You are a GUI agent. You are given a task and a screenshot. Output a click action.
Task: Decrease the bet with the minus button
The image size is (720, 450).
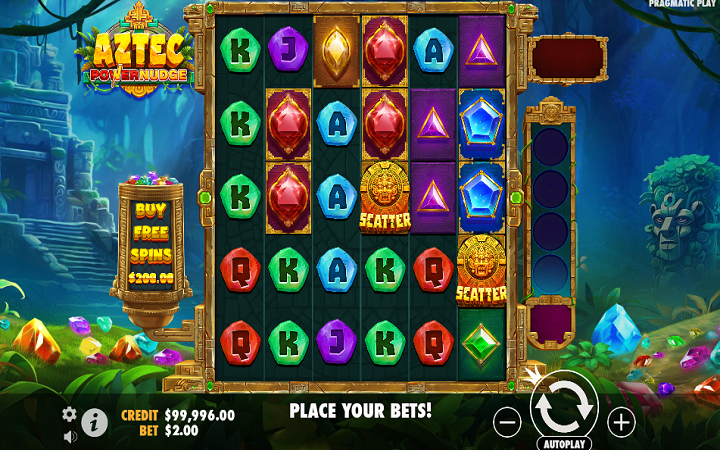click(x=508, y=423)
